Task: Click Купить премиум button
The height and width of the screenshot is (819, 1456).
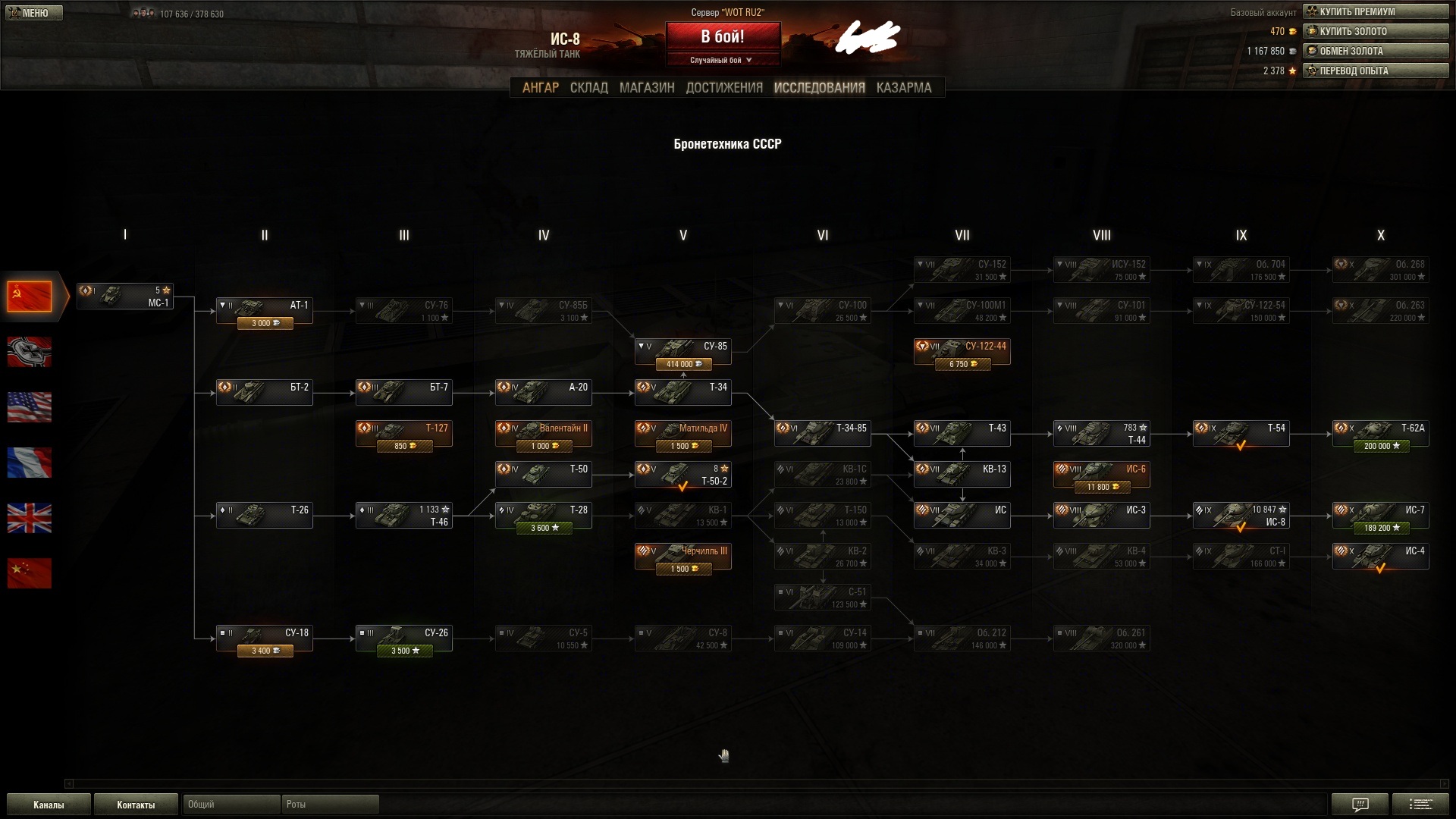Action: pos(1375,11)
